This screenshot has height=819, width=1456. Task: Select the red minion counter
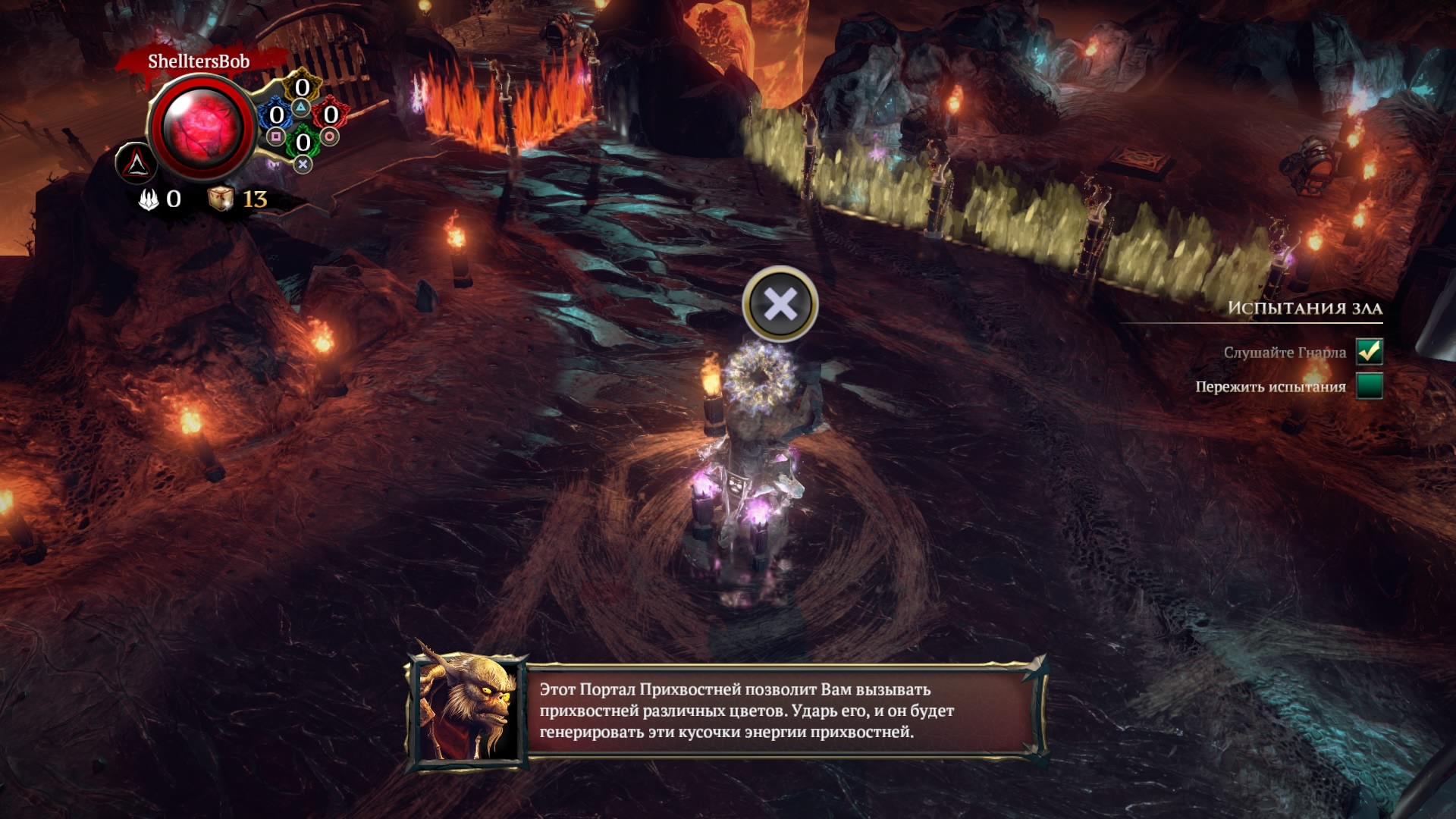click(x=330, y=115)
